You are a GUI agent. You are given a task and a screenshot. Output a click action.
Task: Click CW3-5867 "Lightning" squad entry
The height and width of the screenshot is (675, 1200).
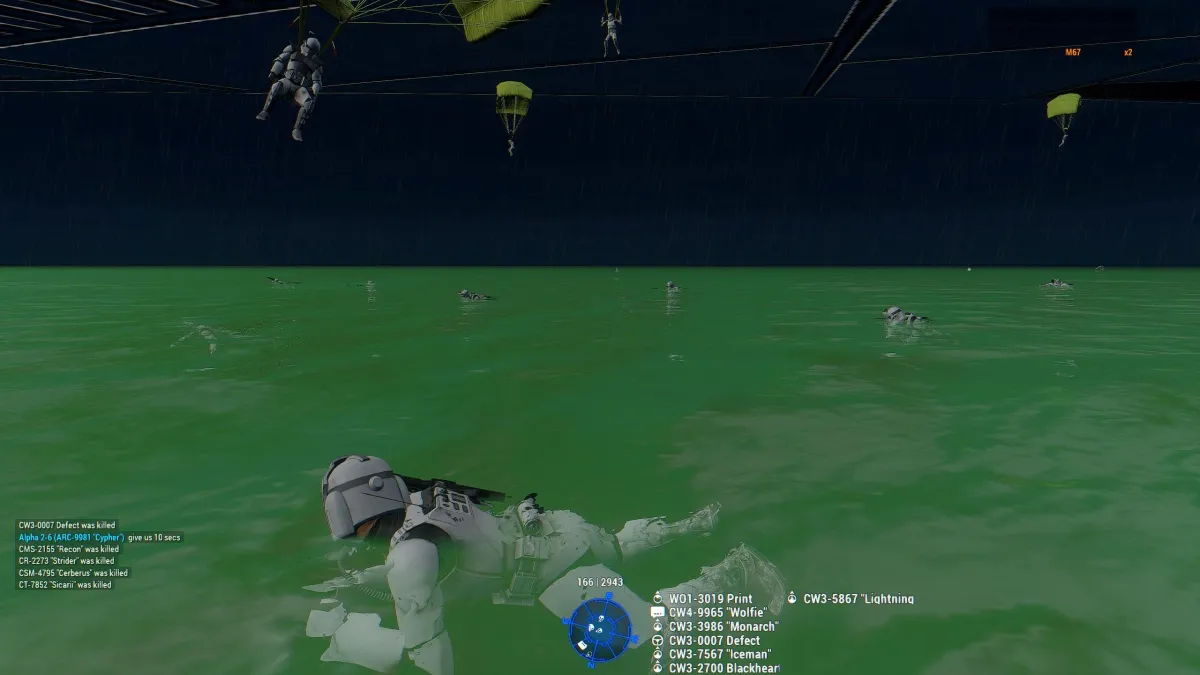pos(858,599)
